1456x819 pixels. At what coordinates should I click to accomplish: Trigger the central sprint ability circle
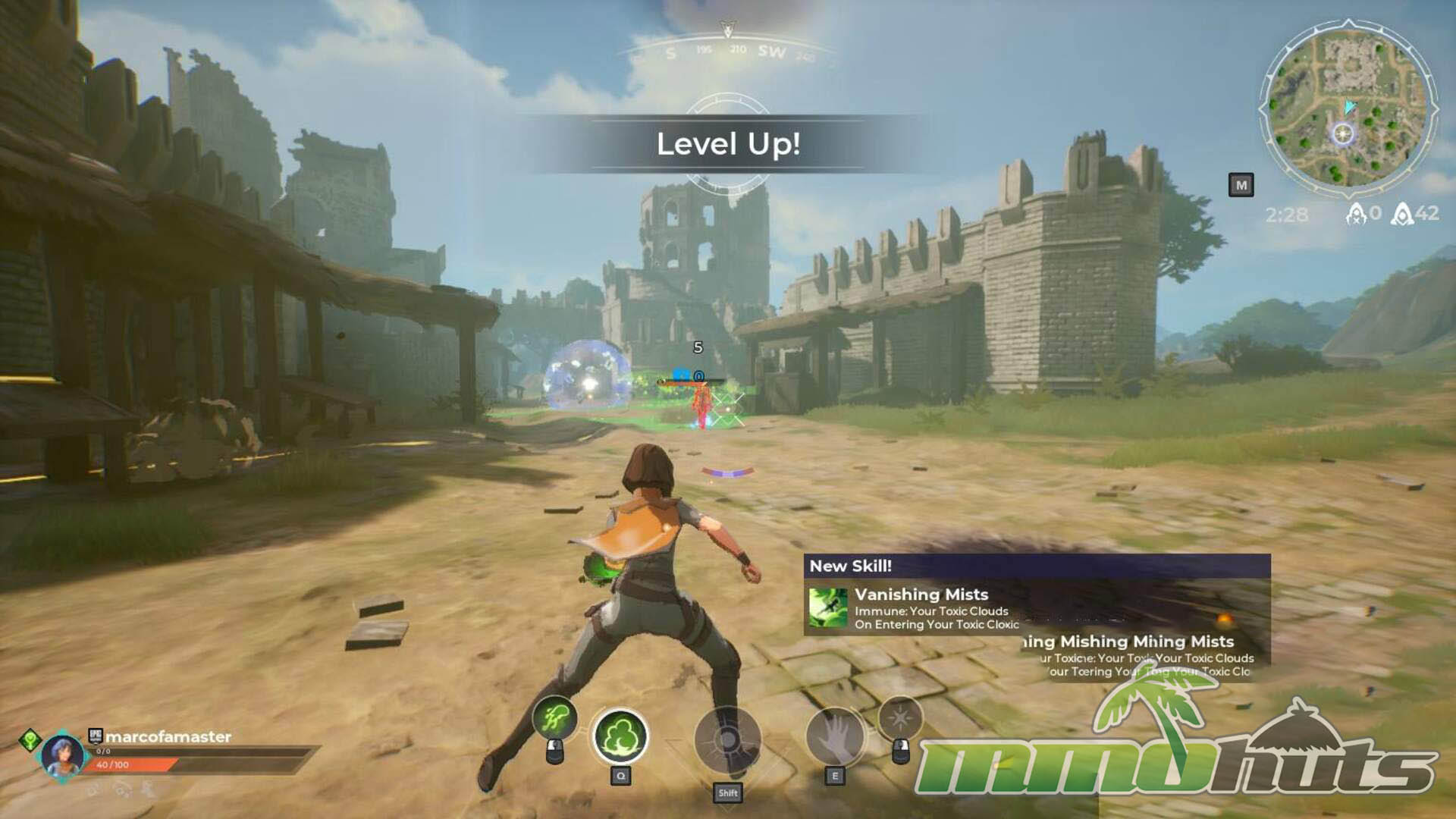coord(727,741)
